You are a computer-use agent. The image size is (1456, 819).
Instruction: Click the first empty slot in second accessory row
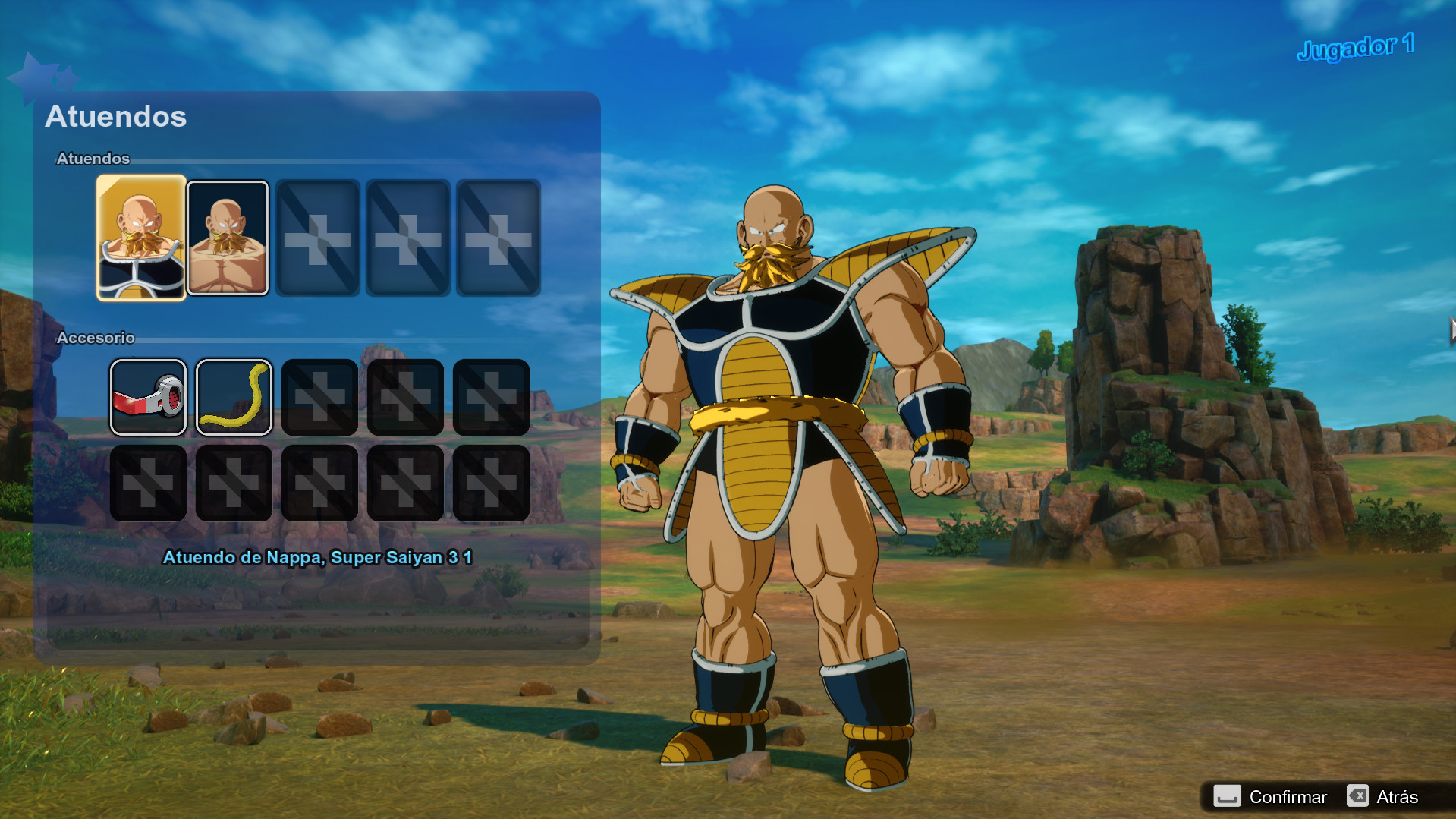tap(149, 482)
